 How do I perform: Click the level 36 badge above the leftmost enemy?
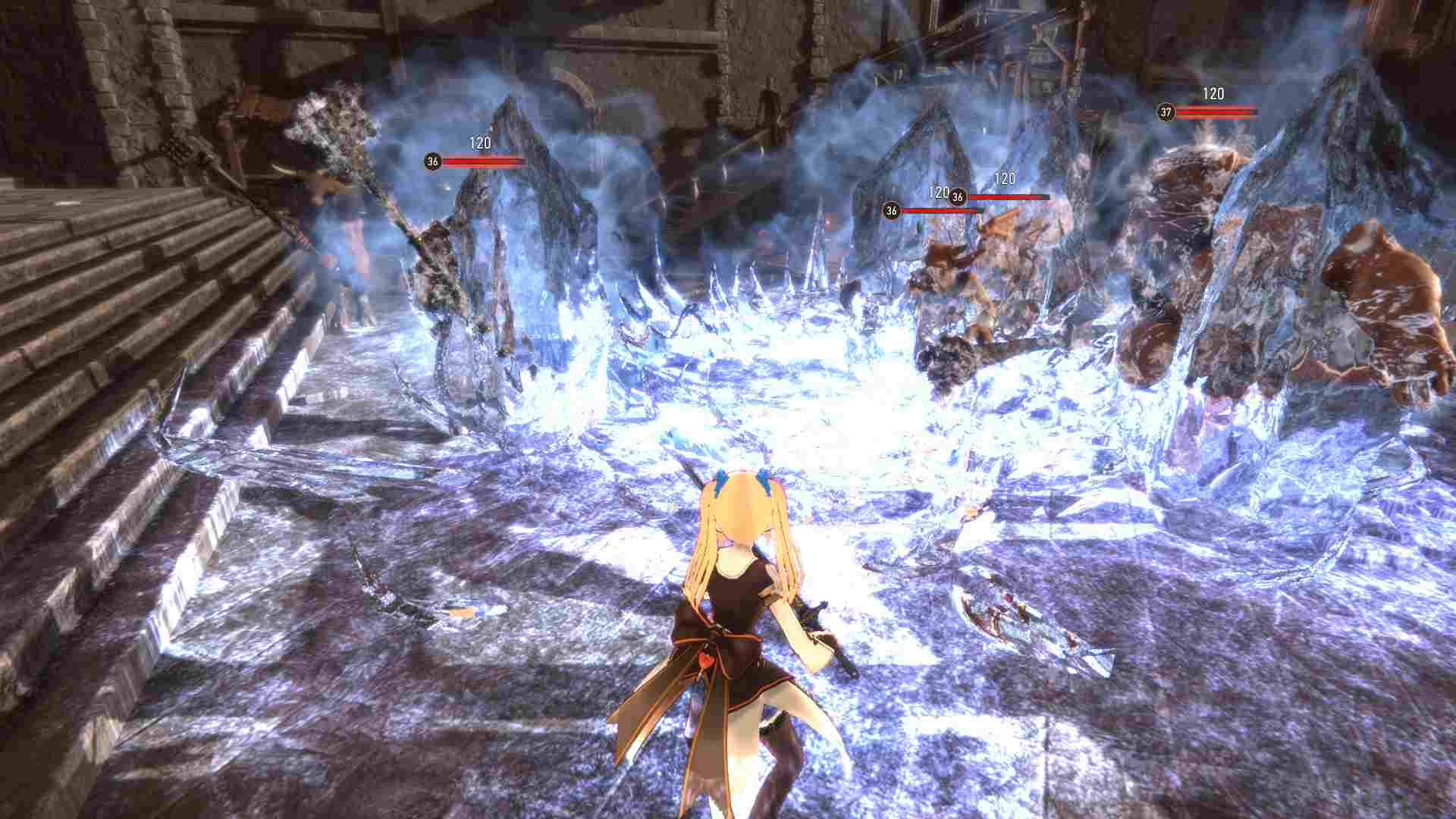pos(432,161)
